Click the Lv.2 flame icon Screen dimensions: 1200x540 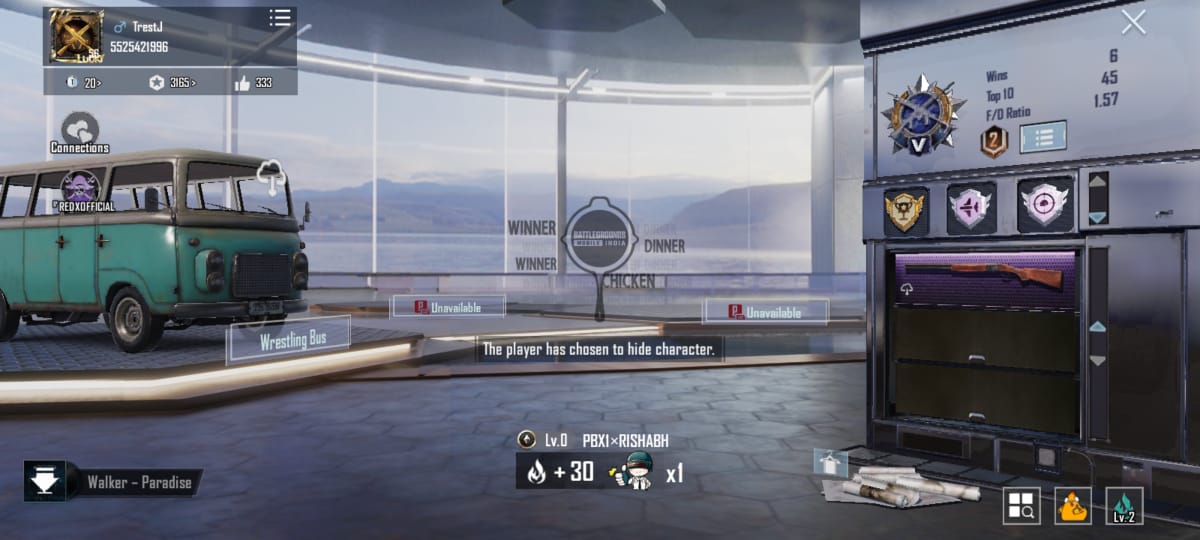click(1124, 506)
